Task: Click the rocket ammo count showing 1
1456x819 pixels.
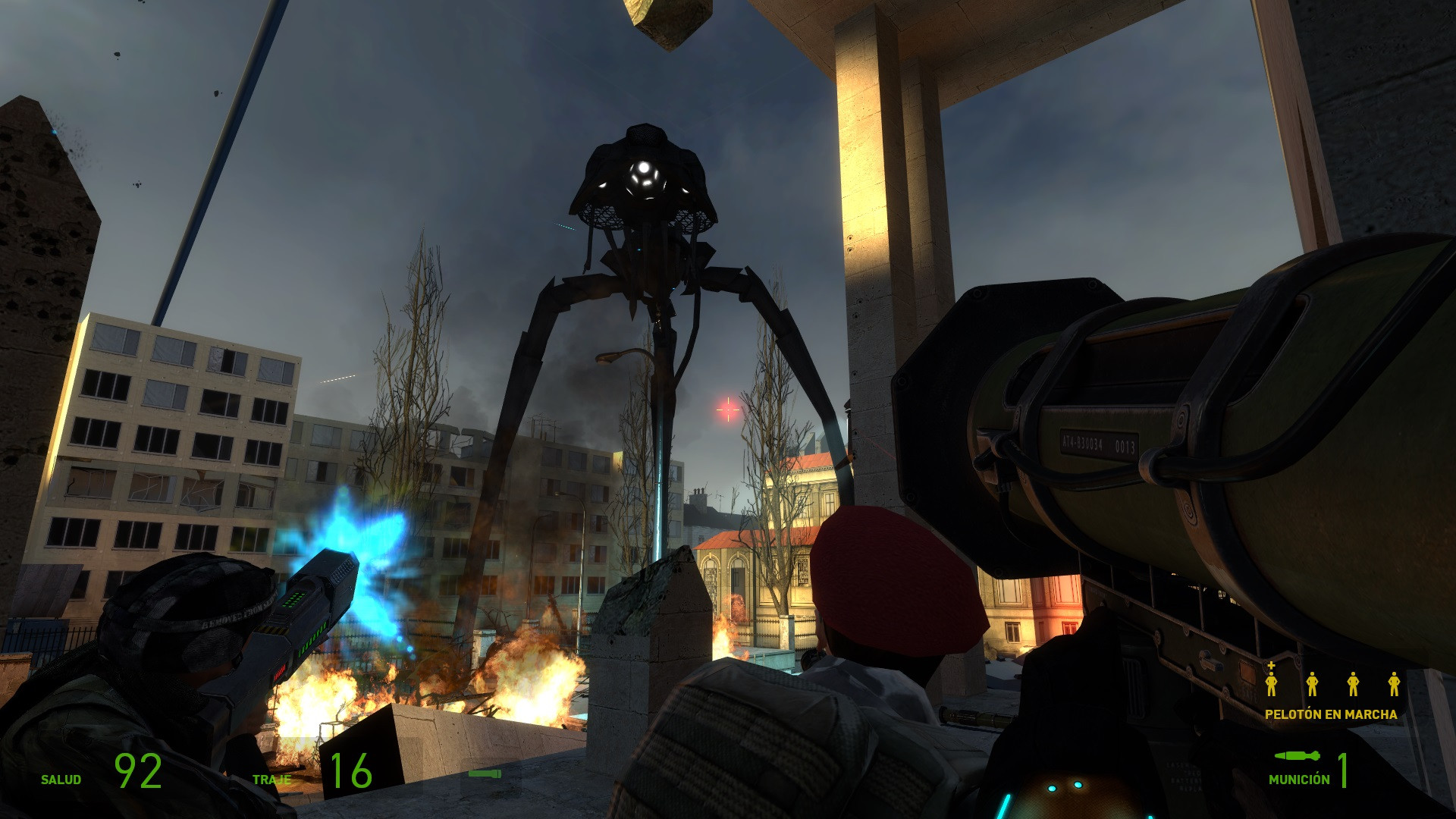Action: 1343,770
